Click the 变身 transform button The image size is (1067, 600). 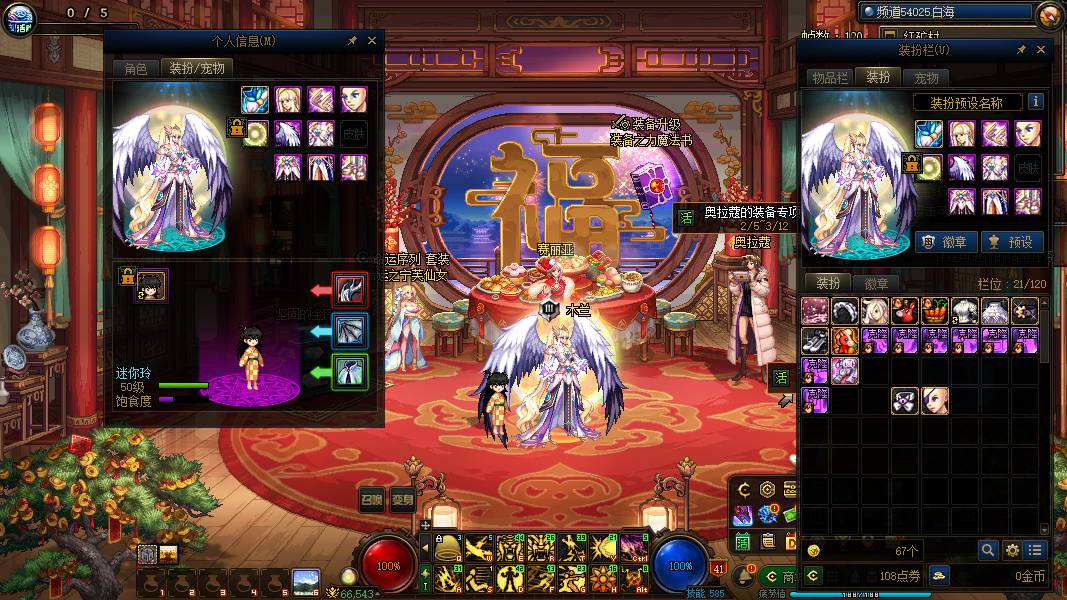403,501
